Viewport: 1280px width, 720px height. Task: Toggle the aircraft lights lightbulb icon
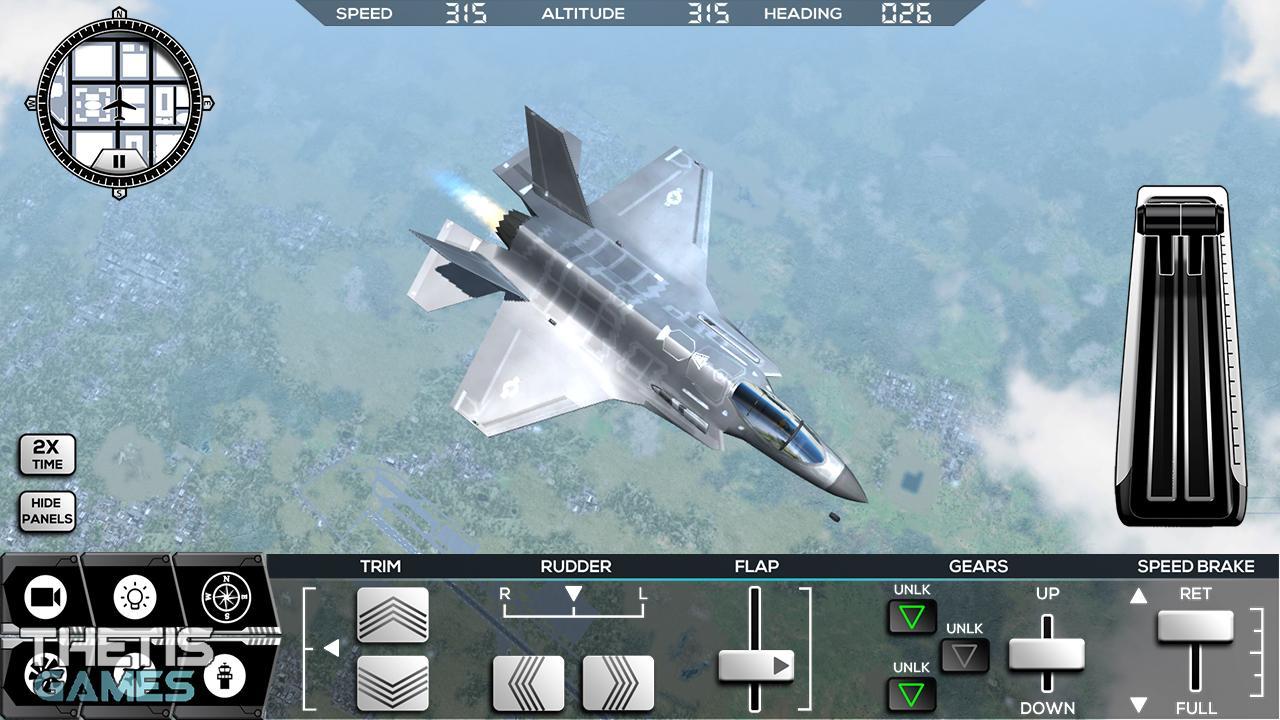point(133,597)
